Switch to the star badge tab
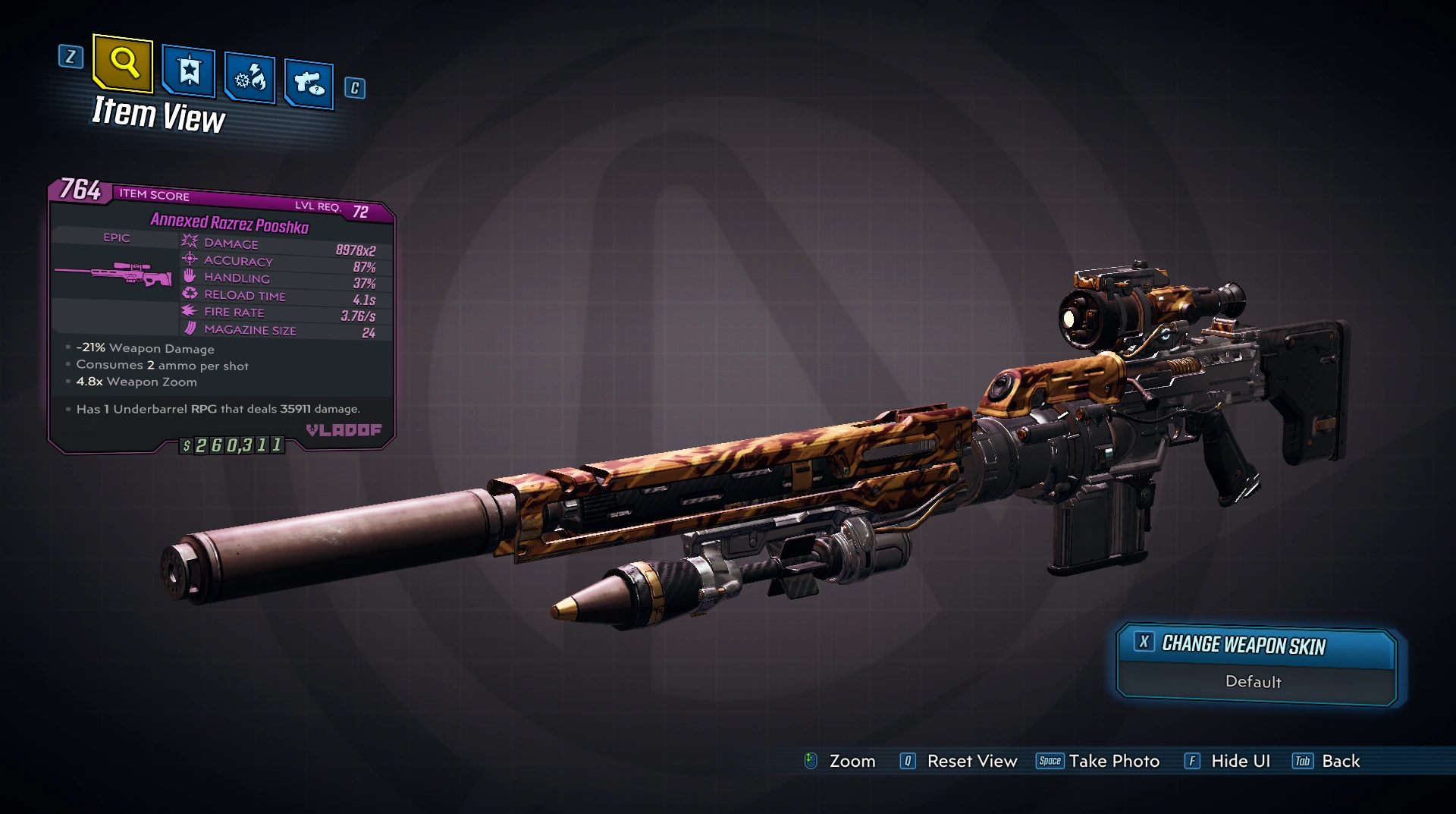This screenshot has width=1456, height=814. [x=188, y=72]
